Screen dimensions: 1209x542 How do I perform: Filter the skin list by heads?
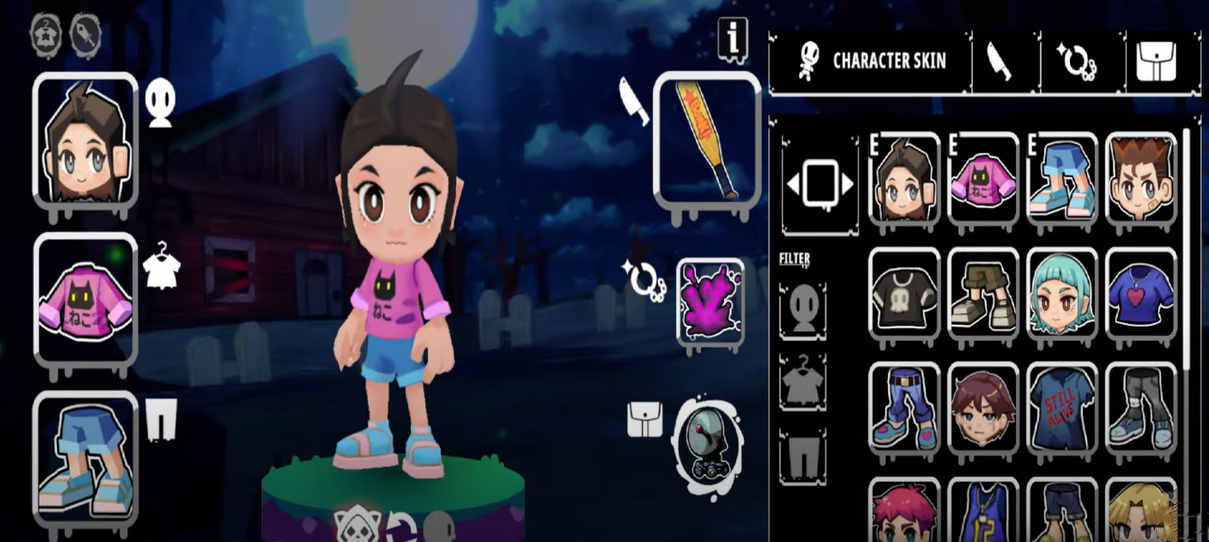[x=803, y=311]
